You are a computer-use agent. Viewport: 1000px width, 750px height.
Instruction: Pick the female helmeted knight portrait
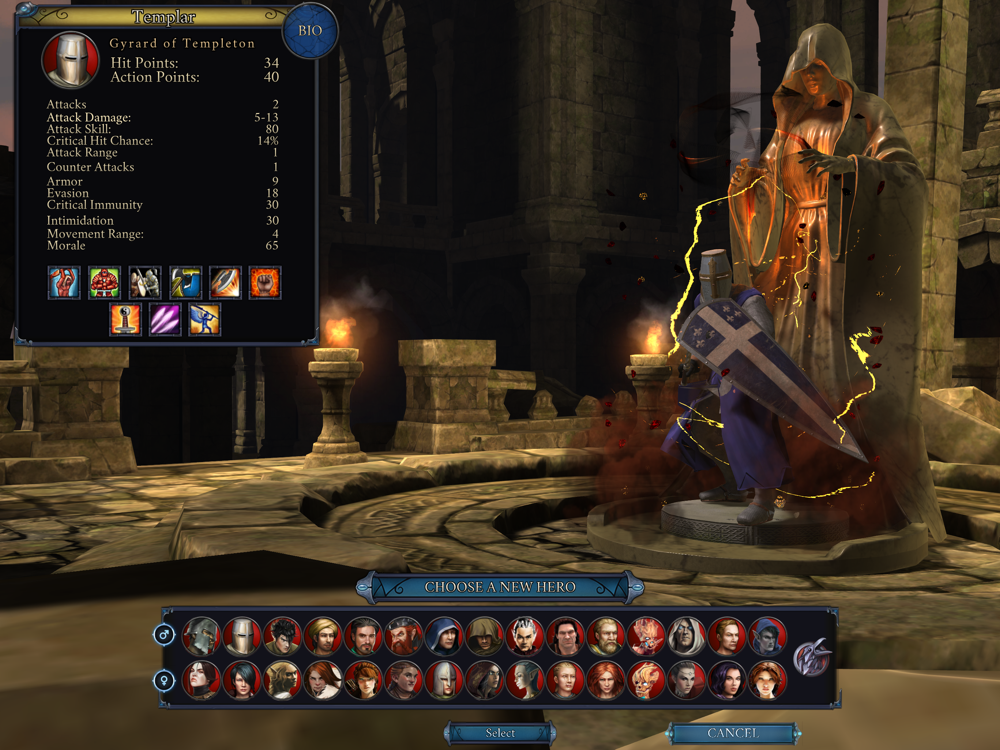(444, 680)
